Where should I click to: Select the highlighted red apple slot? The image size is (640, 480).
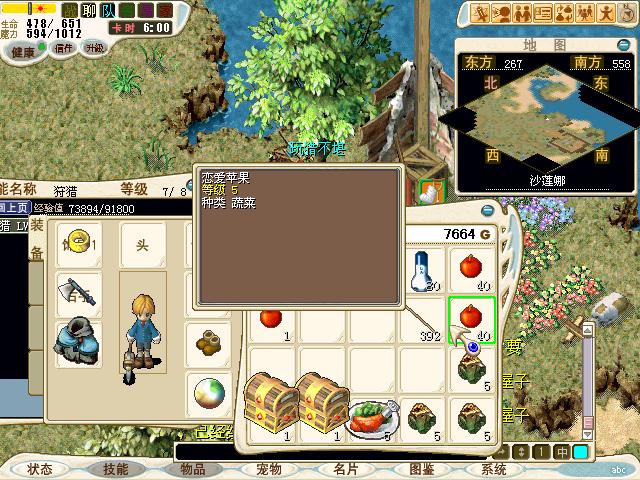tap(471, 320)
